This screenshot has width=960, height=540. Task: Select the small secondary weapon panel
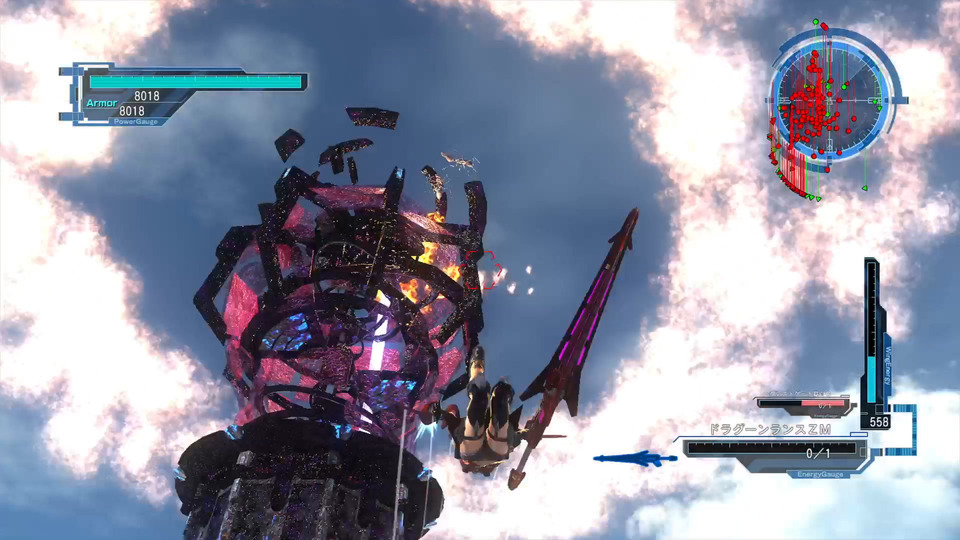tap(805, 404)
